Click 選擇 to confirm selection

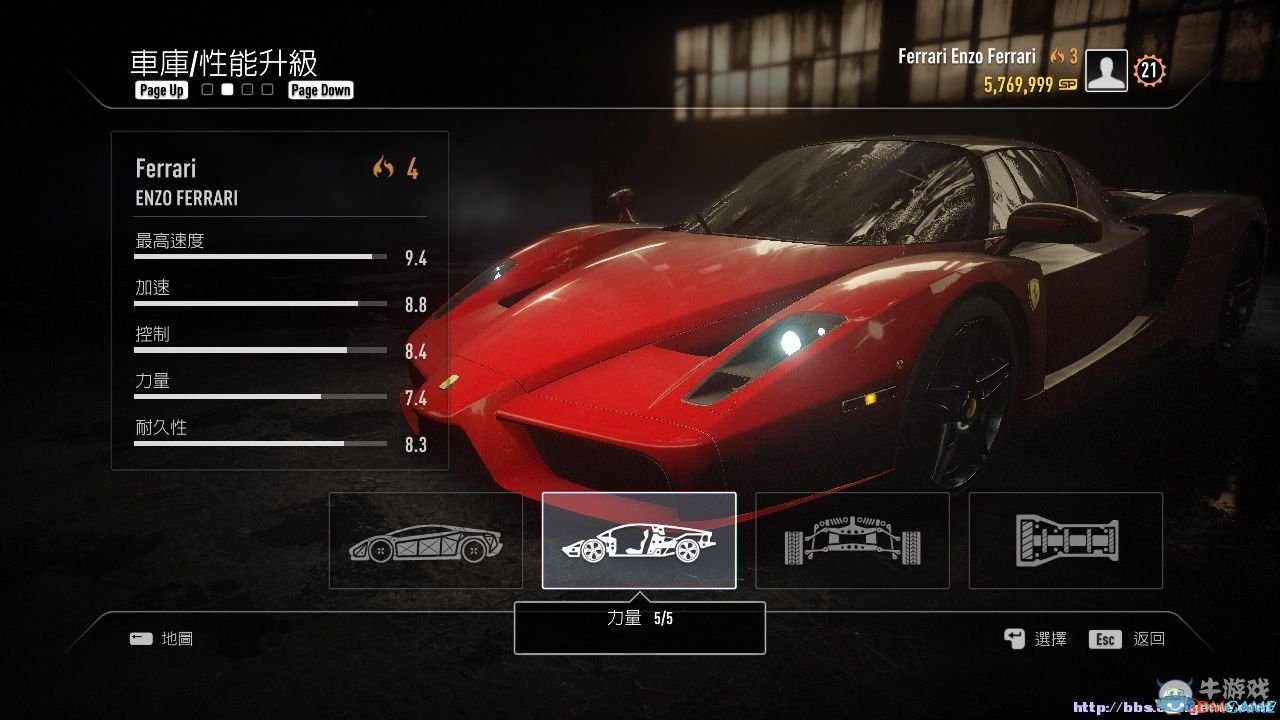tap(1050, 638)
